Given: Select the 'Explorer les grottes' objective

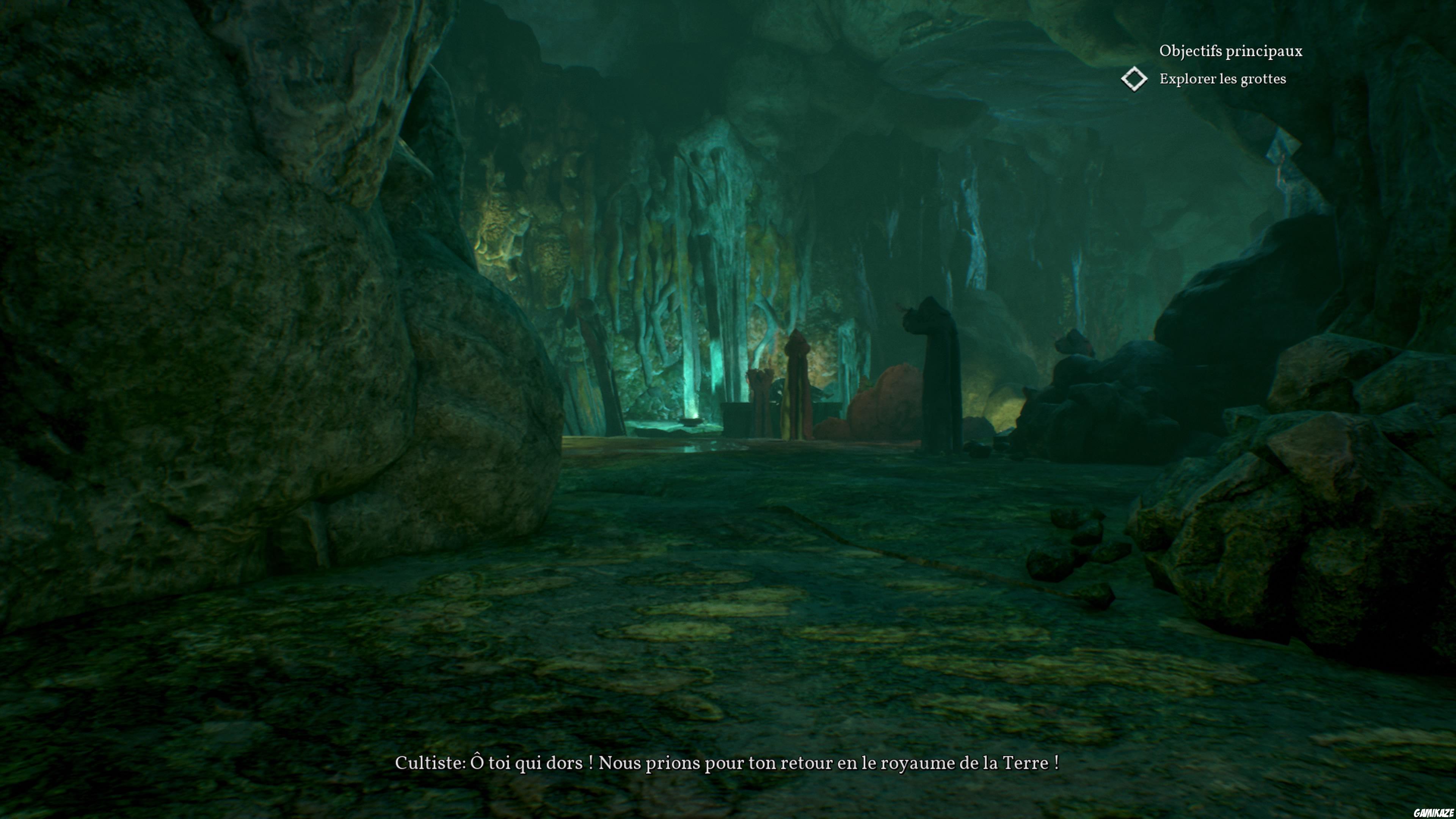Looking at the screenshot, I should pyautogui.click(x=1222, y=80).
